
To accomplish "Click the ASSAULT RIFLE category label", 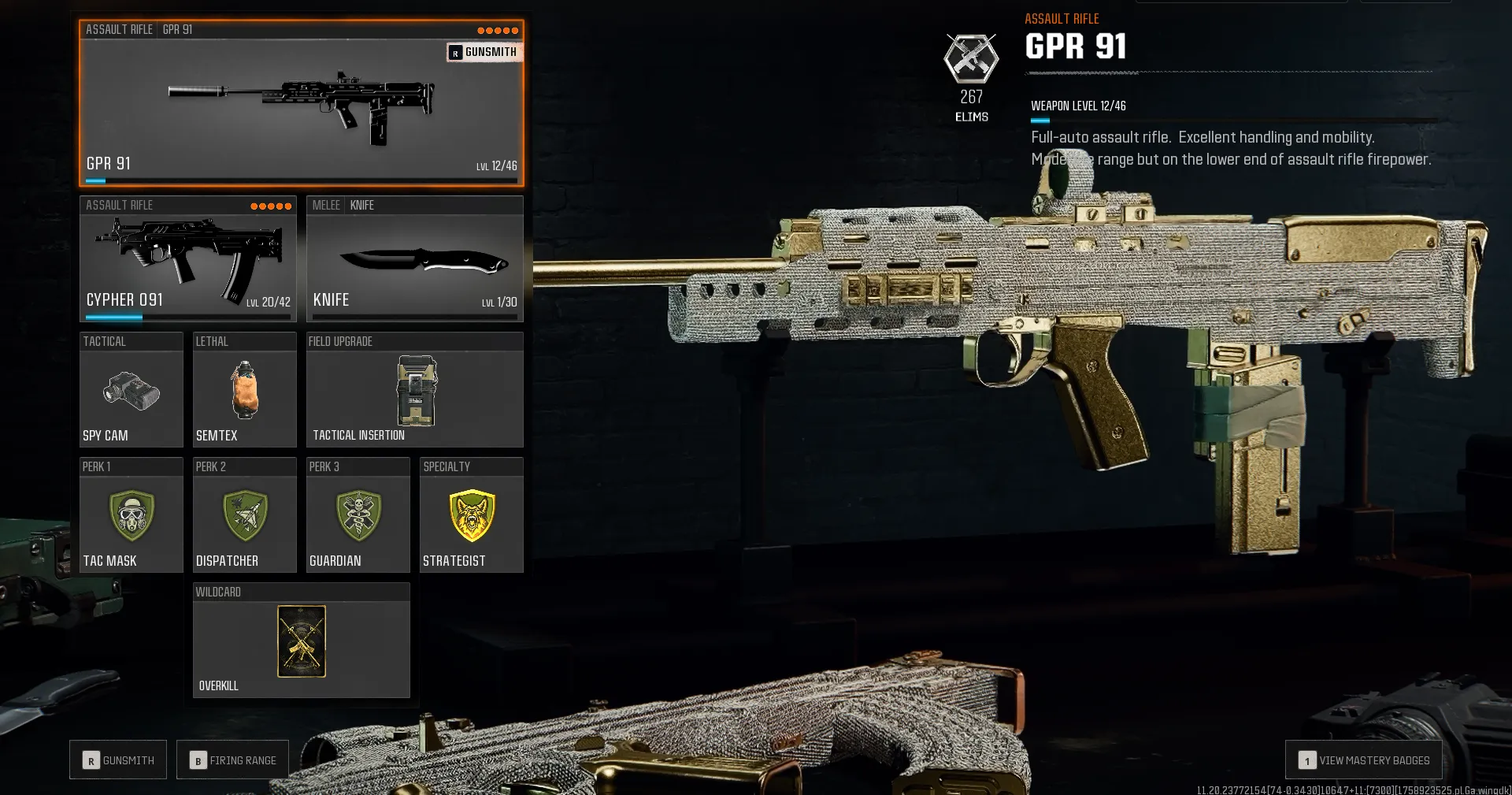I will coord(118,30).
